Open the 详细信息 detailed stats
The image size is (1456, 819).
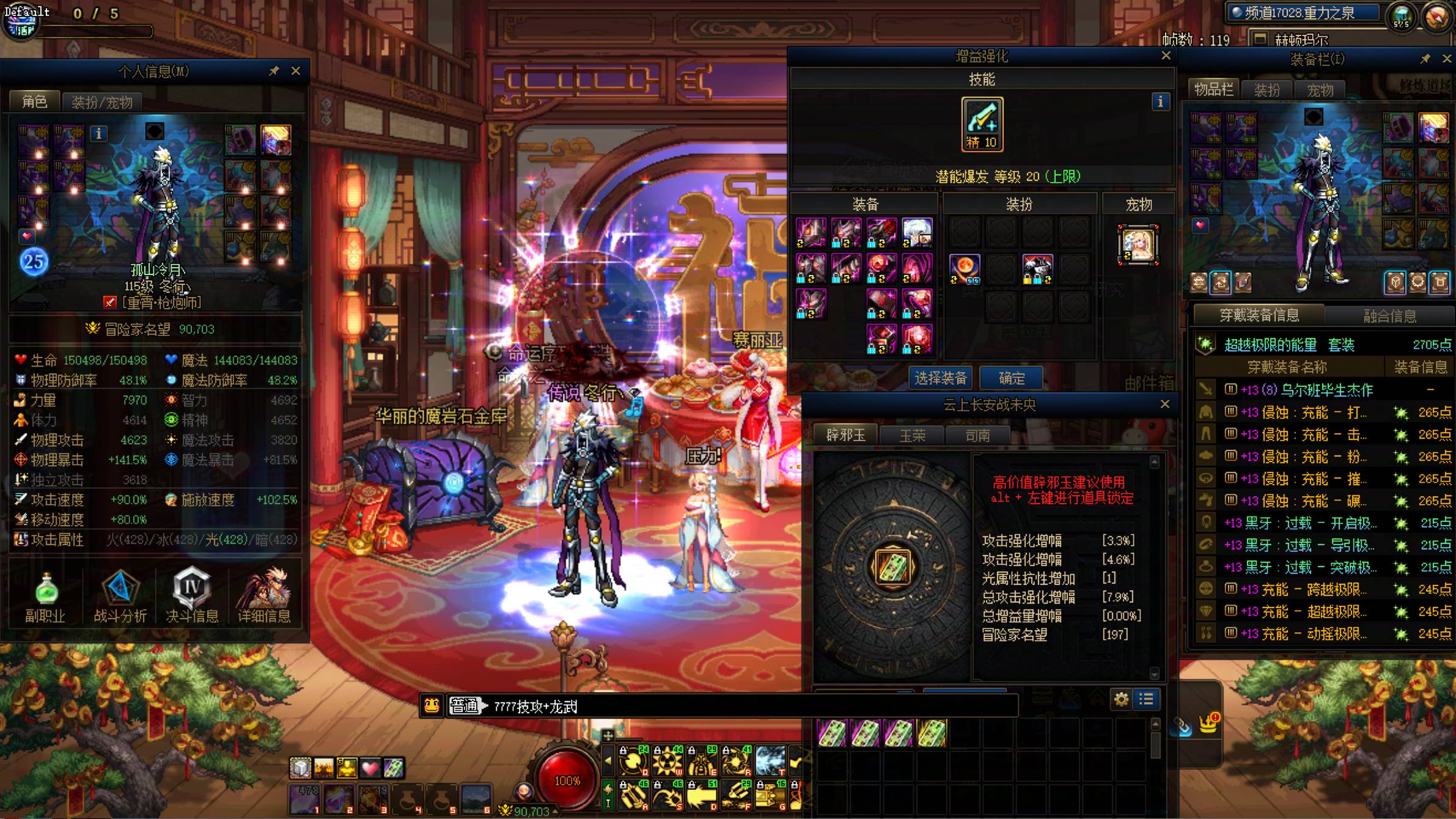[264, 596]
